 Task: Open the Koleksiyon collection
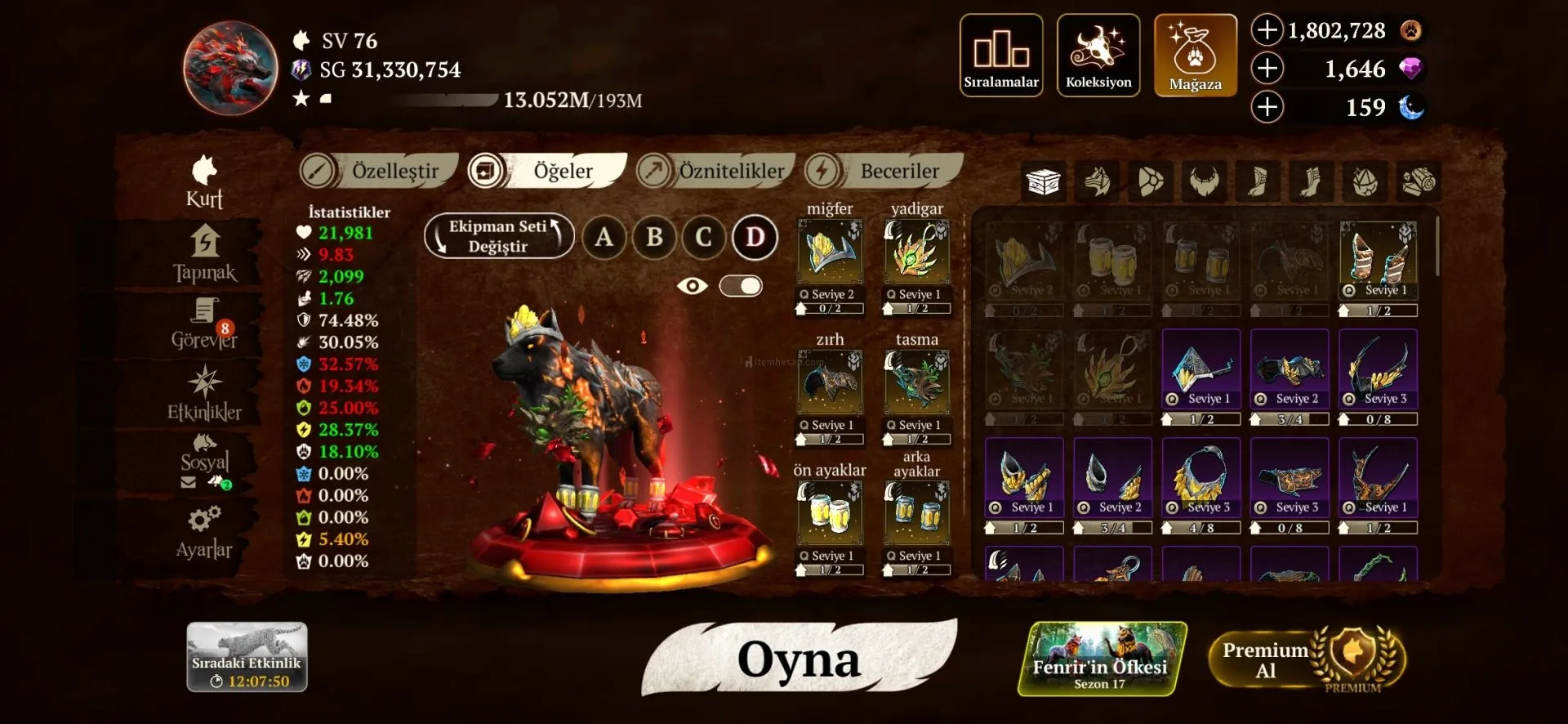click(x=1098, y=56)
